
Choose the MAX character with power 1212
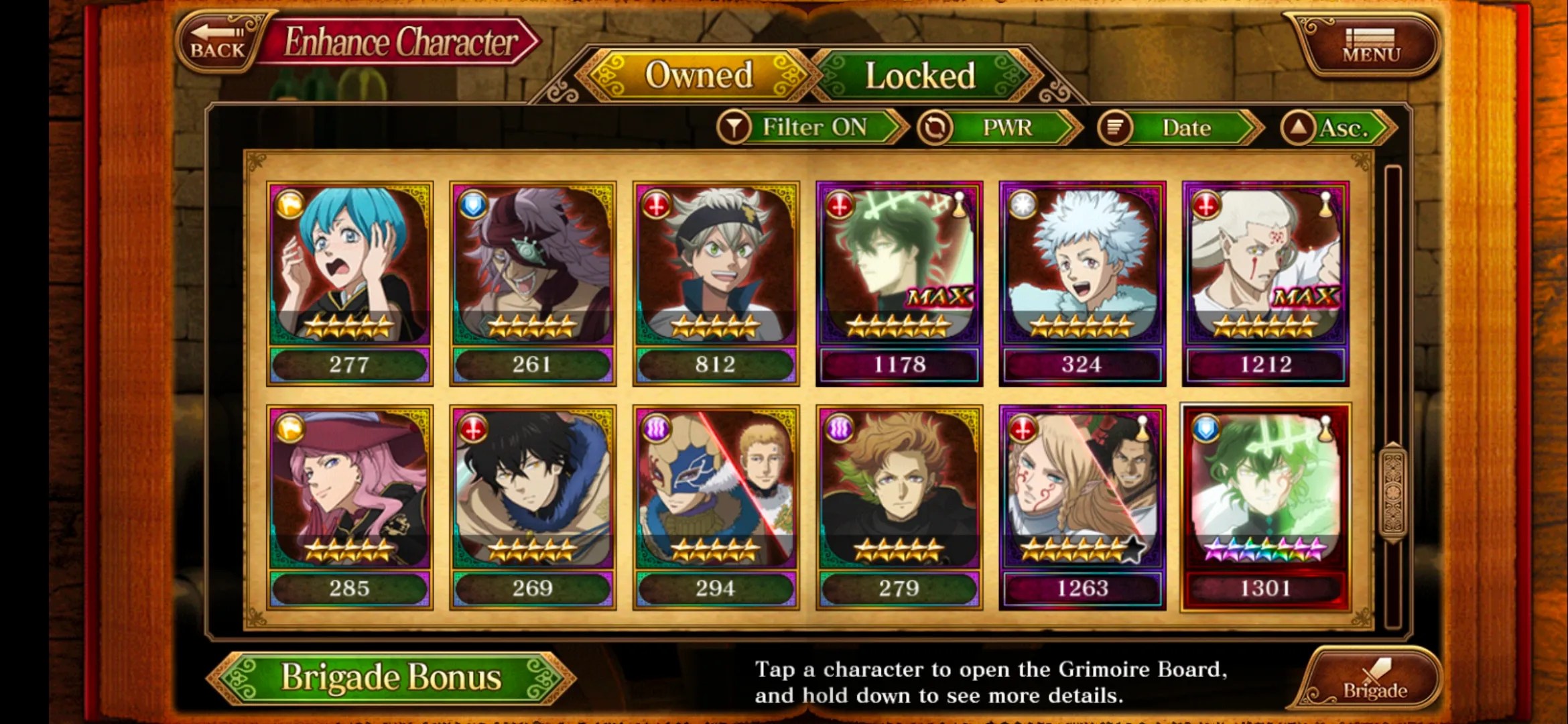point(1265,283)
